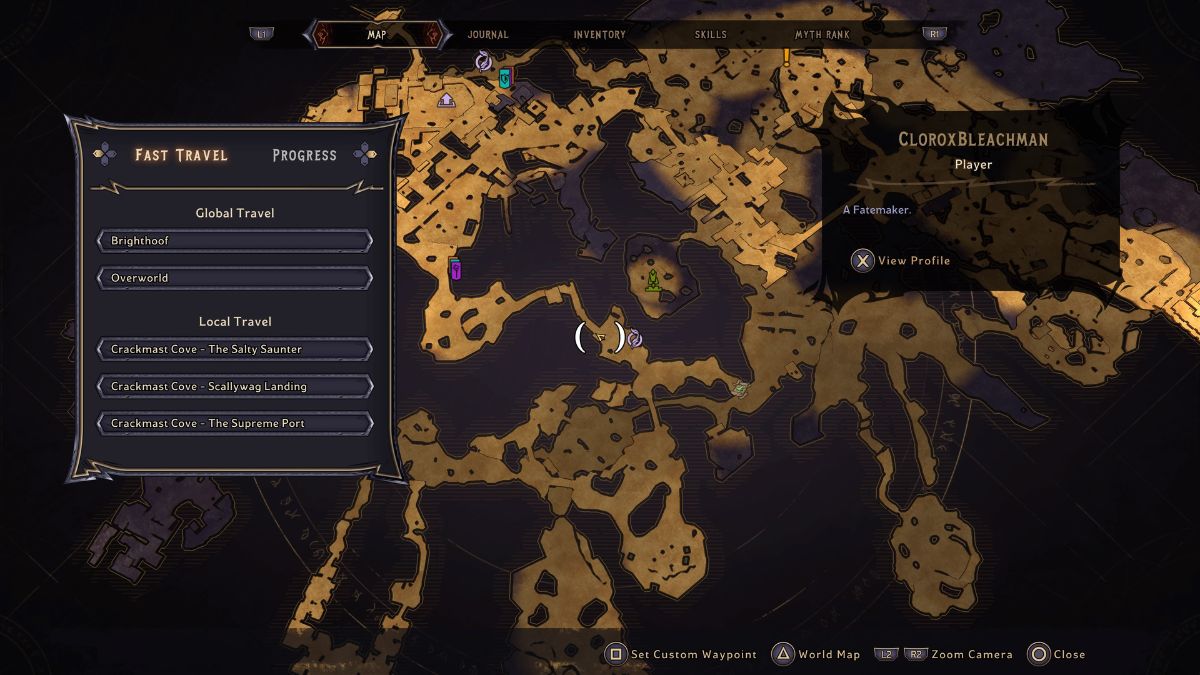The width and height of the screenshot is (1200, 675).
Task: Select the green statue map marker
Action: [x=652, y=282]
